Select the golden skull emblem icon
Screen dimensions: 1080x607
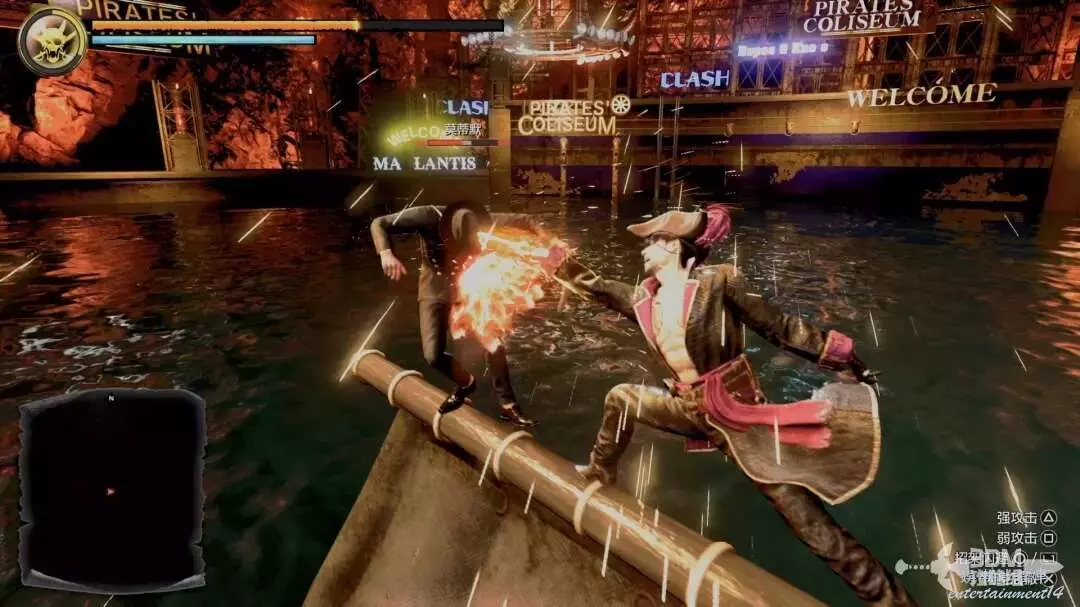[51, 40]
